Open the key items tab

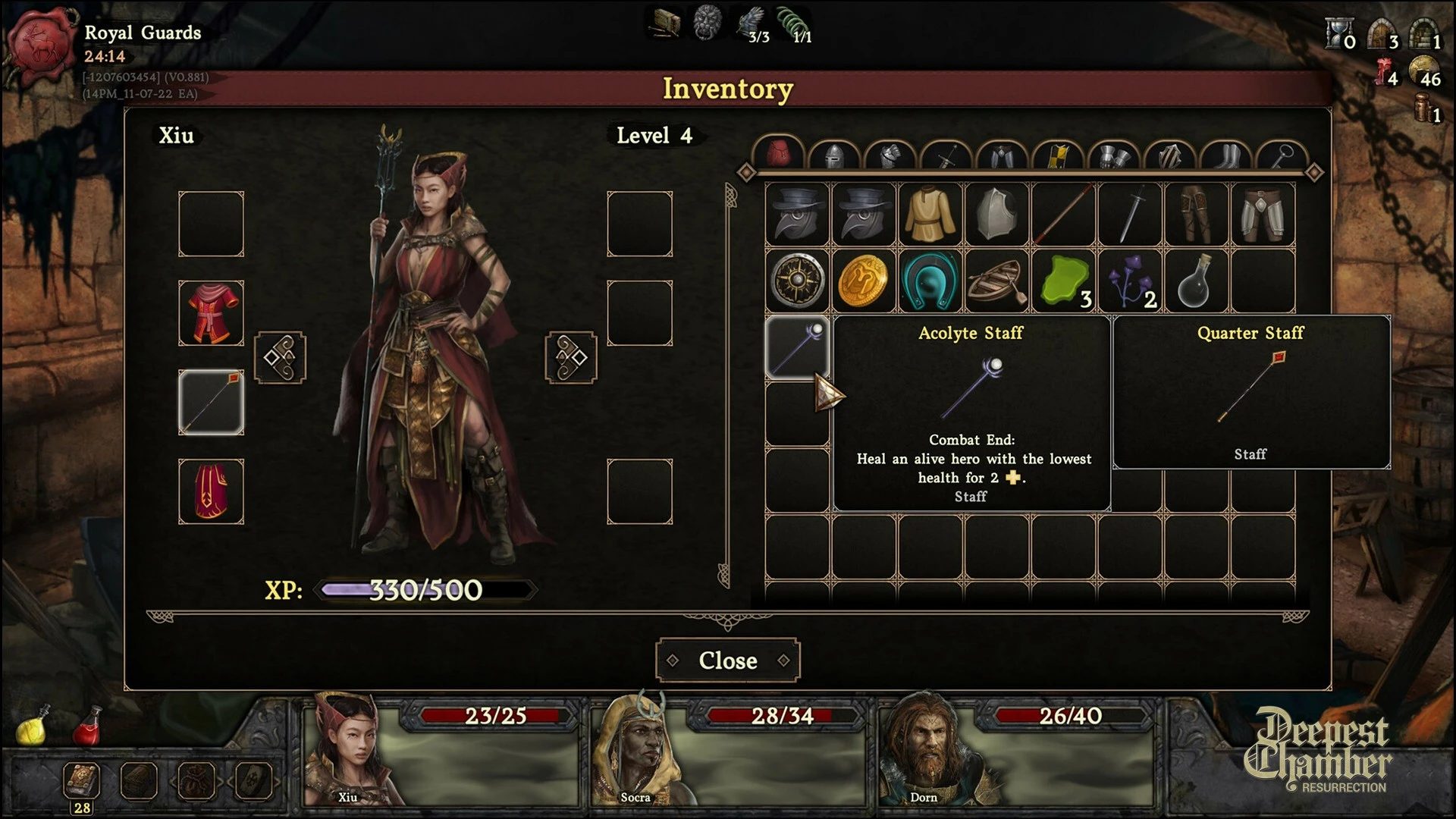pos(1282,156)
